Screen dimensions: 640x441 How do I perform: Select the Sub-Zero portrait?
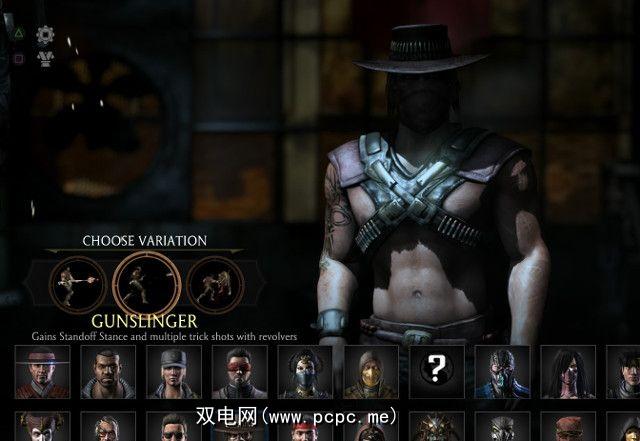[502, 373]
